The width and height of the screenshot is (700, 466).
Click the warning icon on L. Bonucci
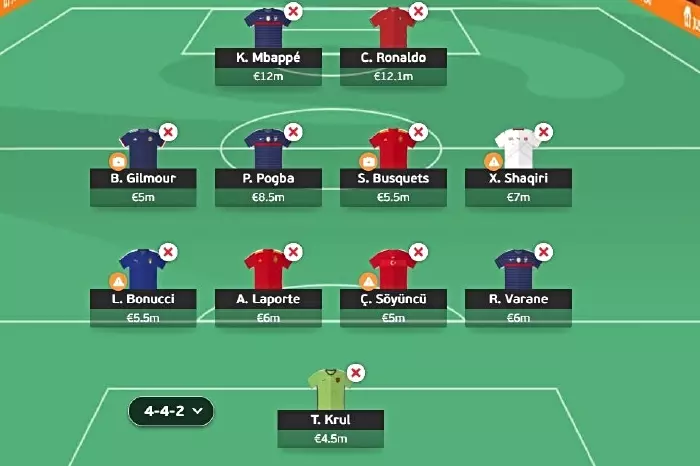coord(119,281)
